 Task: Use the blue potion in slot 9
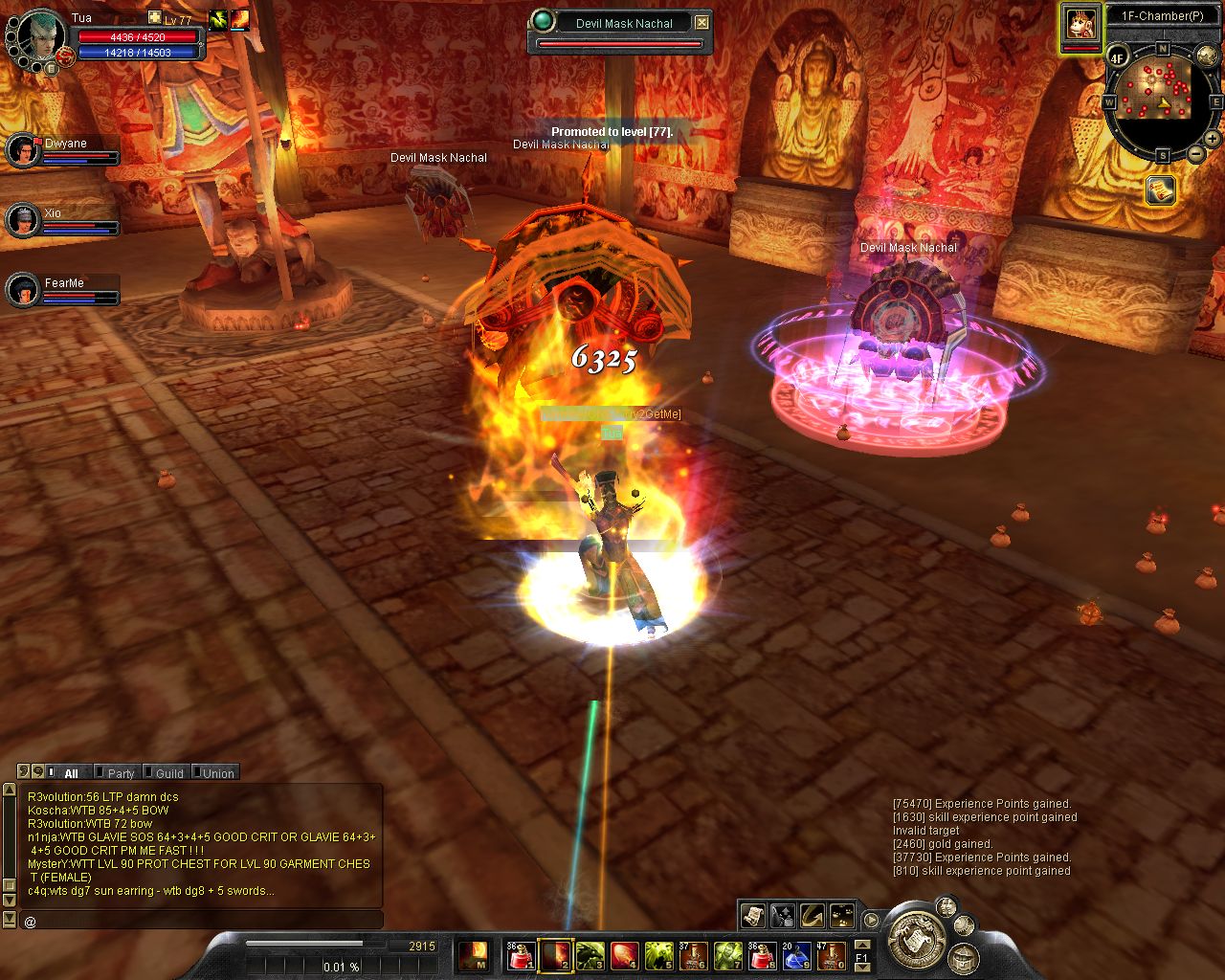point(796,954)
